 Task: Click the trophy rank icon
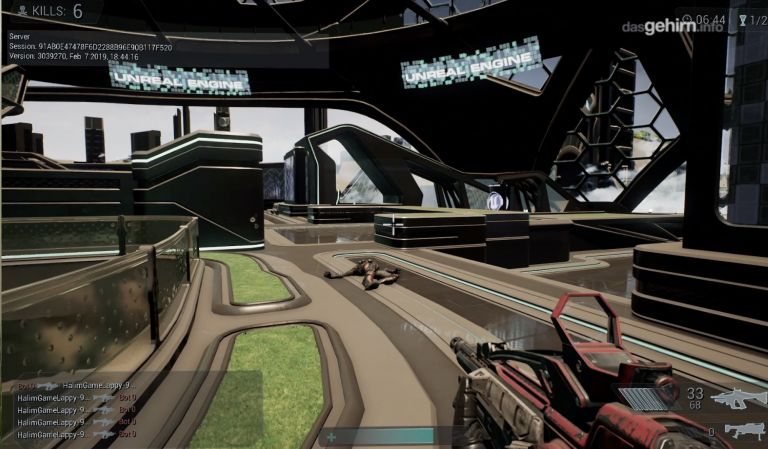click(741, 20)
